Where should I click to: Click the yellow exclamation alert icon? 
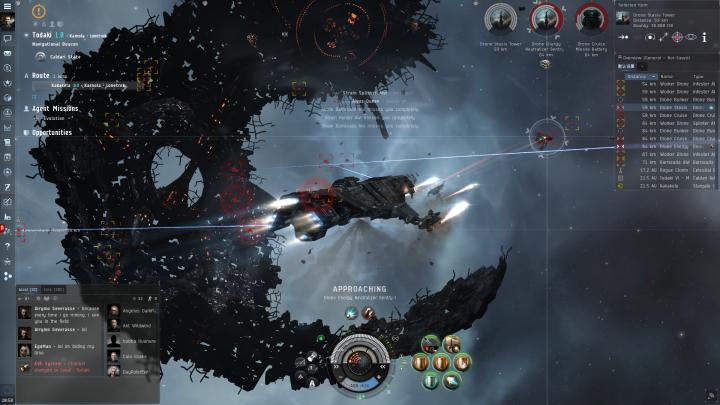(39, 12)
